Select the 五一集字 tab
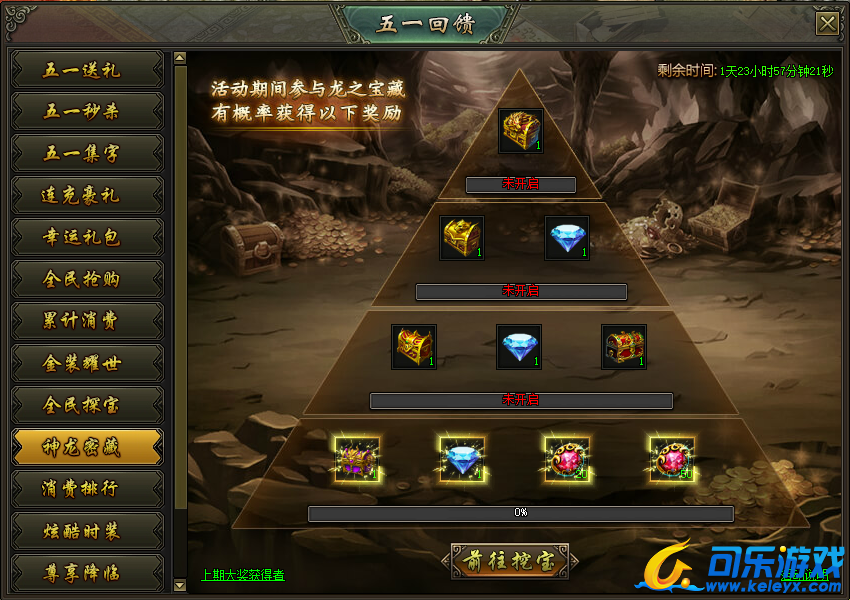 (x=87, y=154)
